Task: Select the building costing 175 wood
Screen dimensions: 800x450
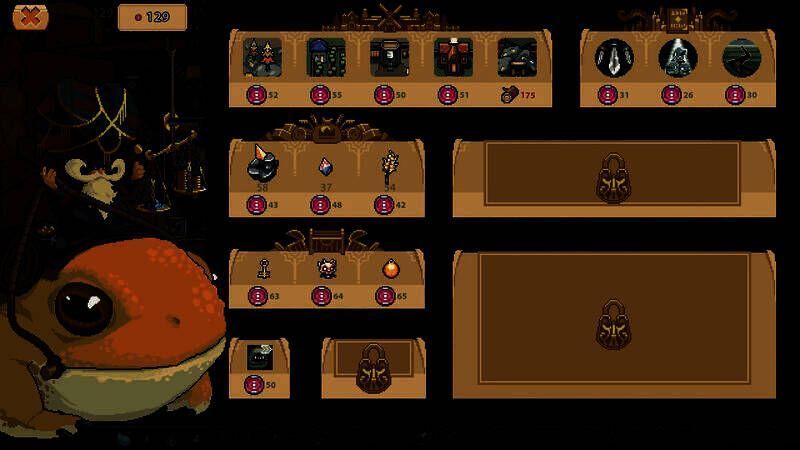Action: [517, 58]
